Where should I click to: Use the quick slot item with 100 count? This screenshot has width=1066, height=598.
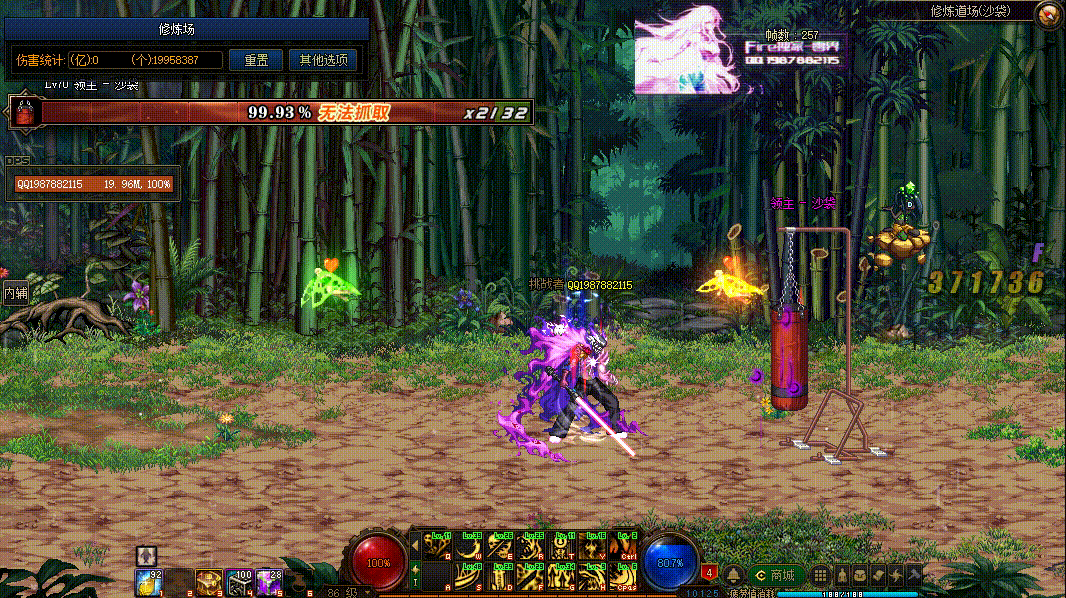[239, 581]
